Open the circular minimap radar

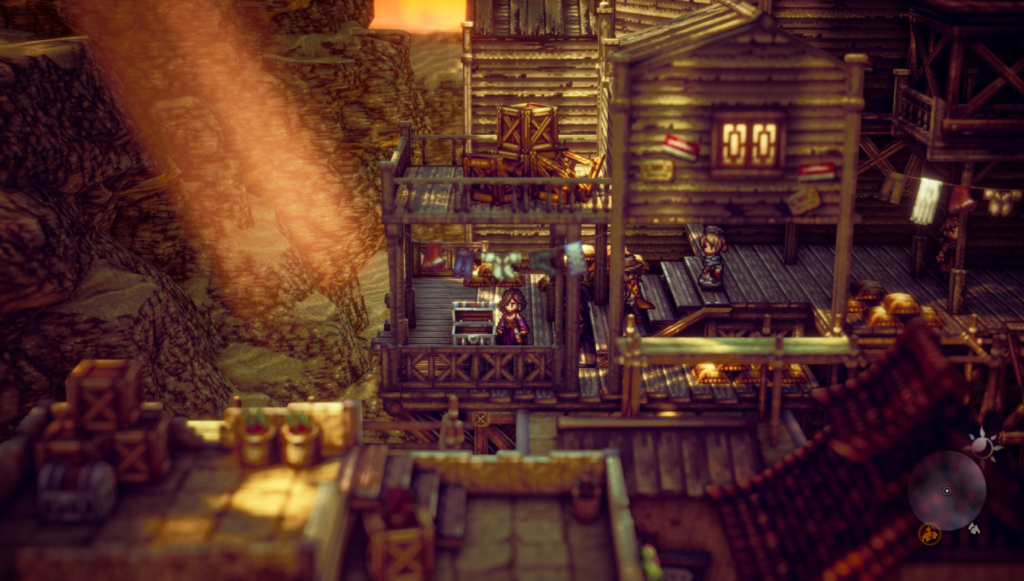(947, 490)
